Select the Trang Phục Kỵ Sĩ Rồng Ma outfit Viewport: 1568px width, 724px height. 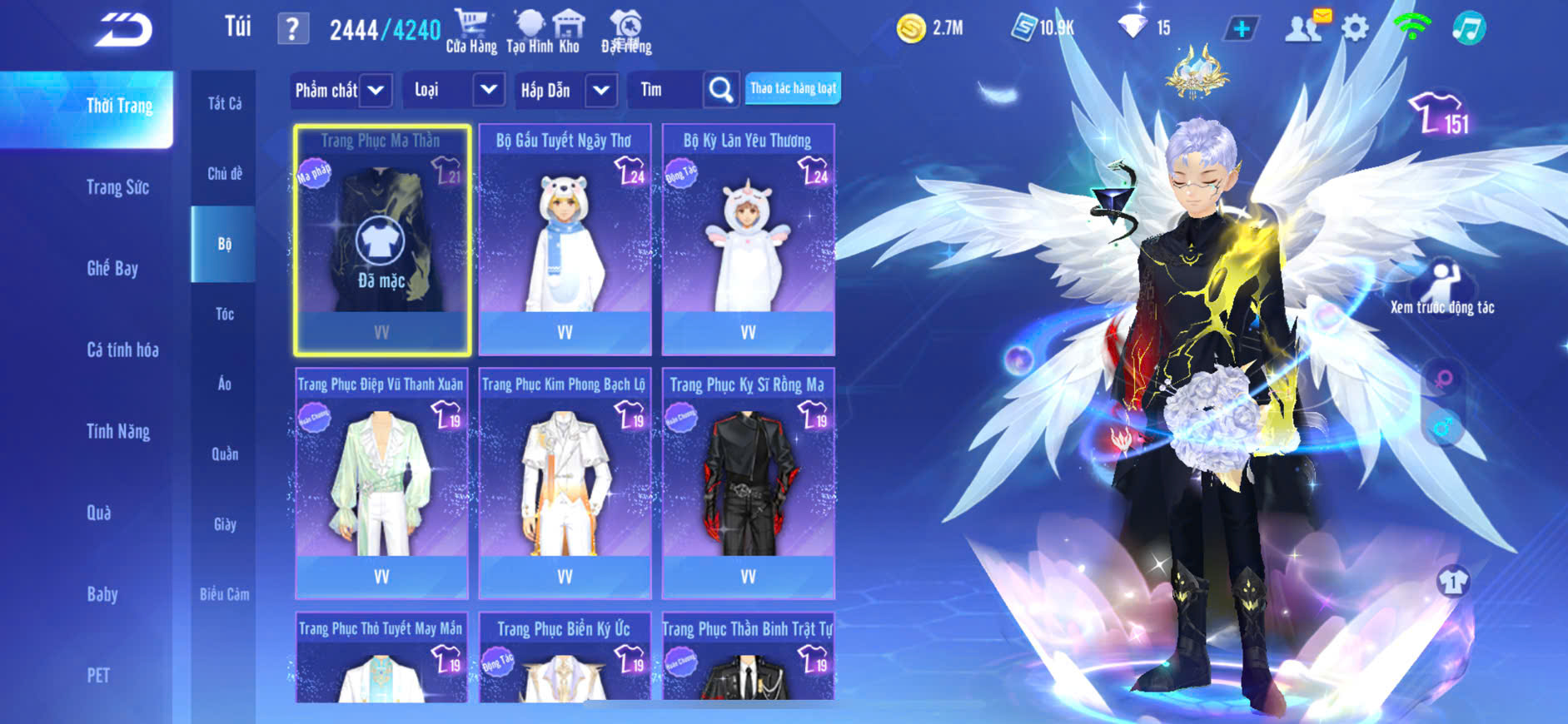point(748,483)
